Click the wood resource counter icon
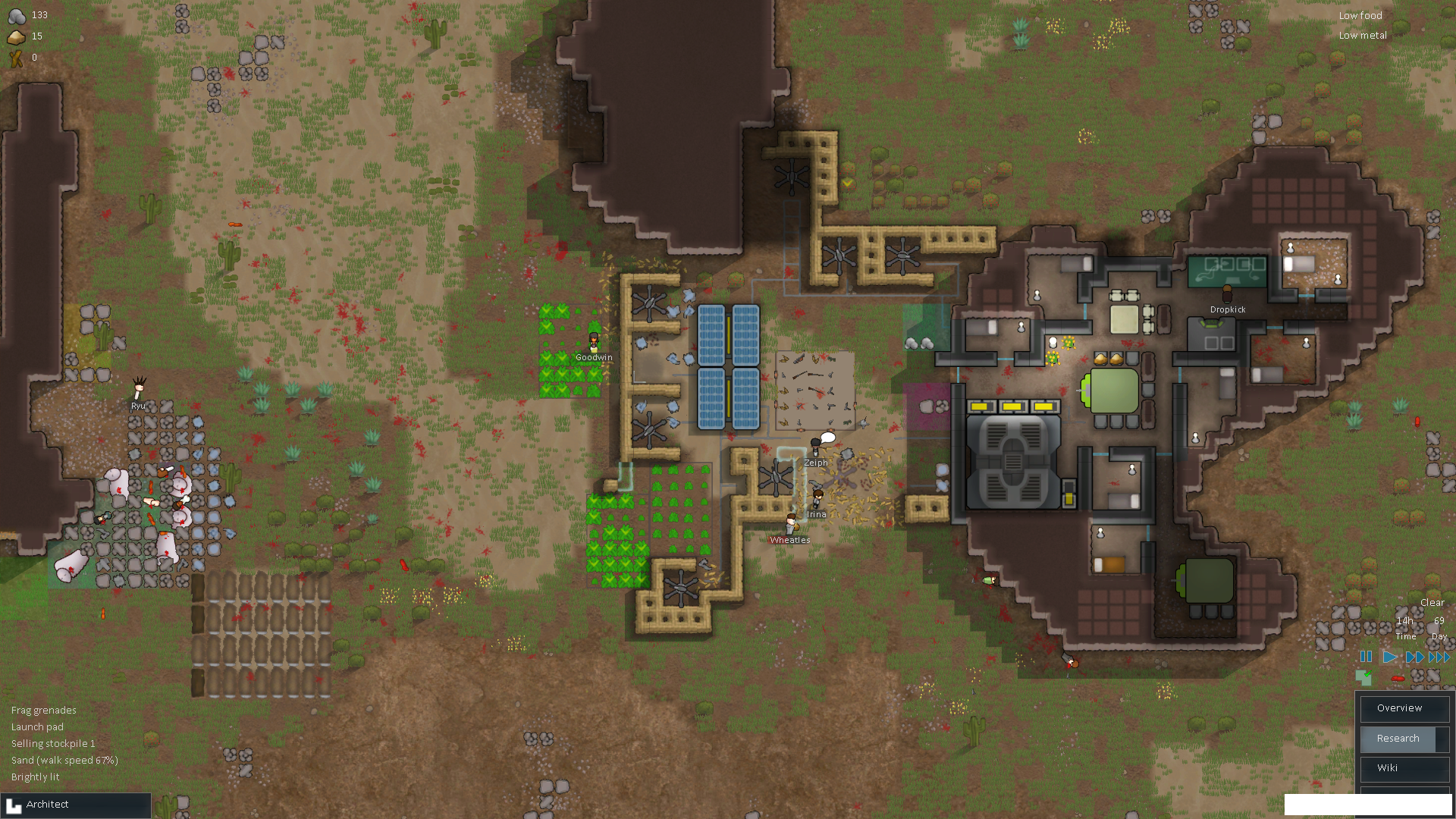The height and width of the screenshot is (819, 1456). (15, 58)
